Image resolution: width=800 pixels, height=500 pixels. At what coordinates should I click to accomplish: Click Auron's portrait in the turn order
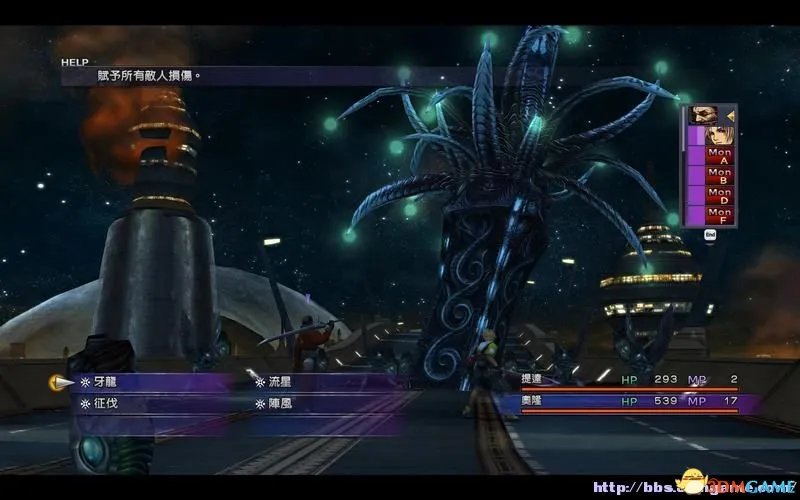pos(704,114)
